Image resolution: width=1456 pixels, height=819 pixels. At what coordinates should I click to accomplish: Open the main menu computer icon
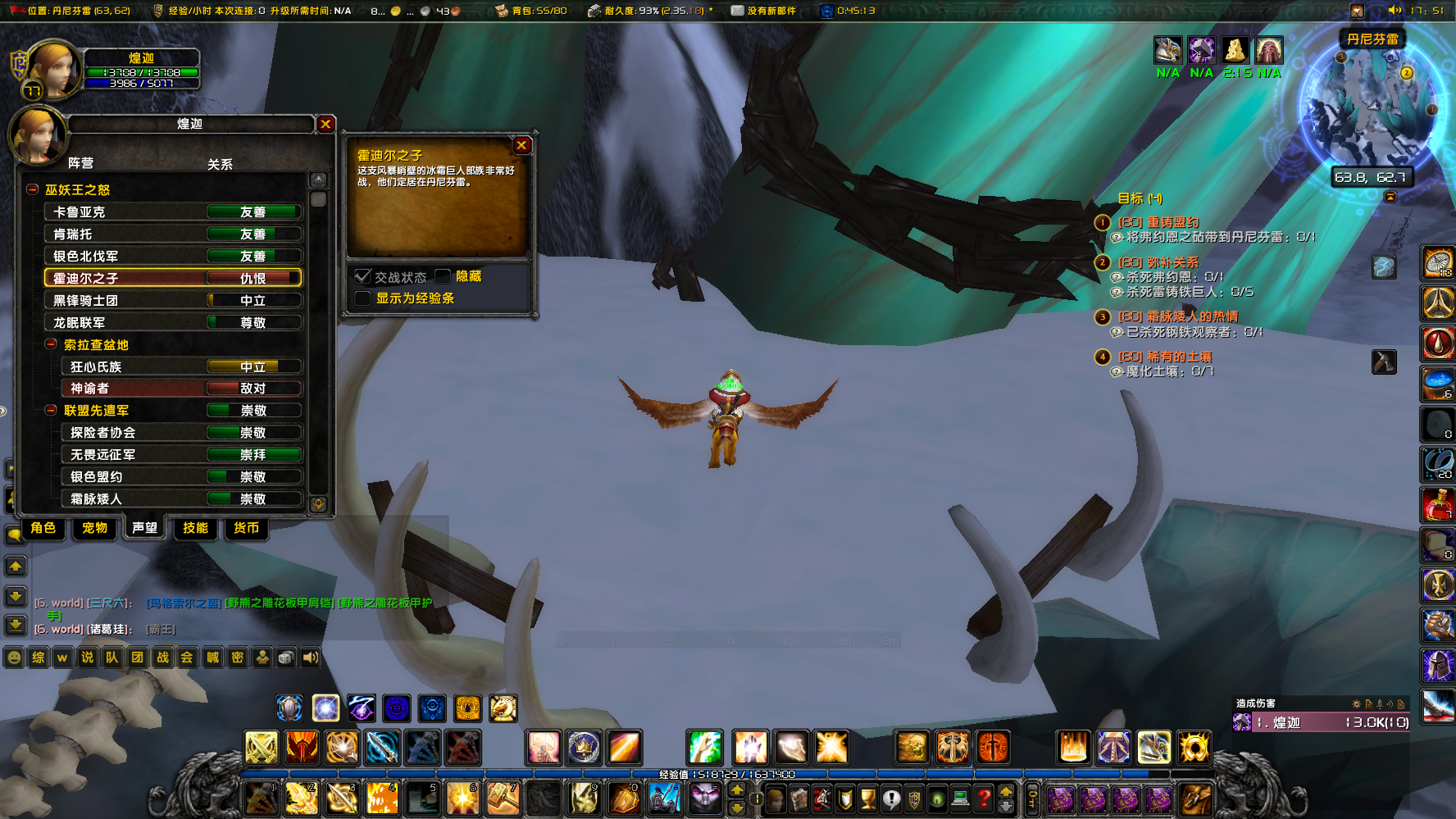point(959,799)
